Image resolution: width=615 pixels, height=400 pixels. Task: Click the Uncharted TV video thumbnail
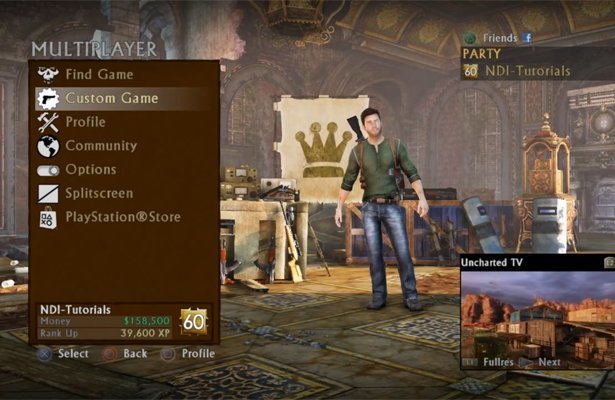[x=536, y=311]
